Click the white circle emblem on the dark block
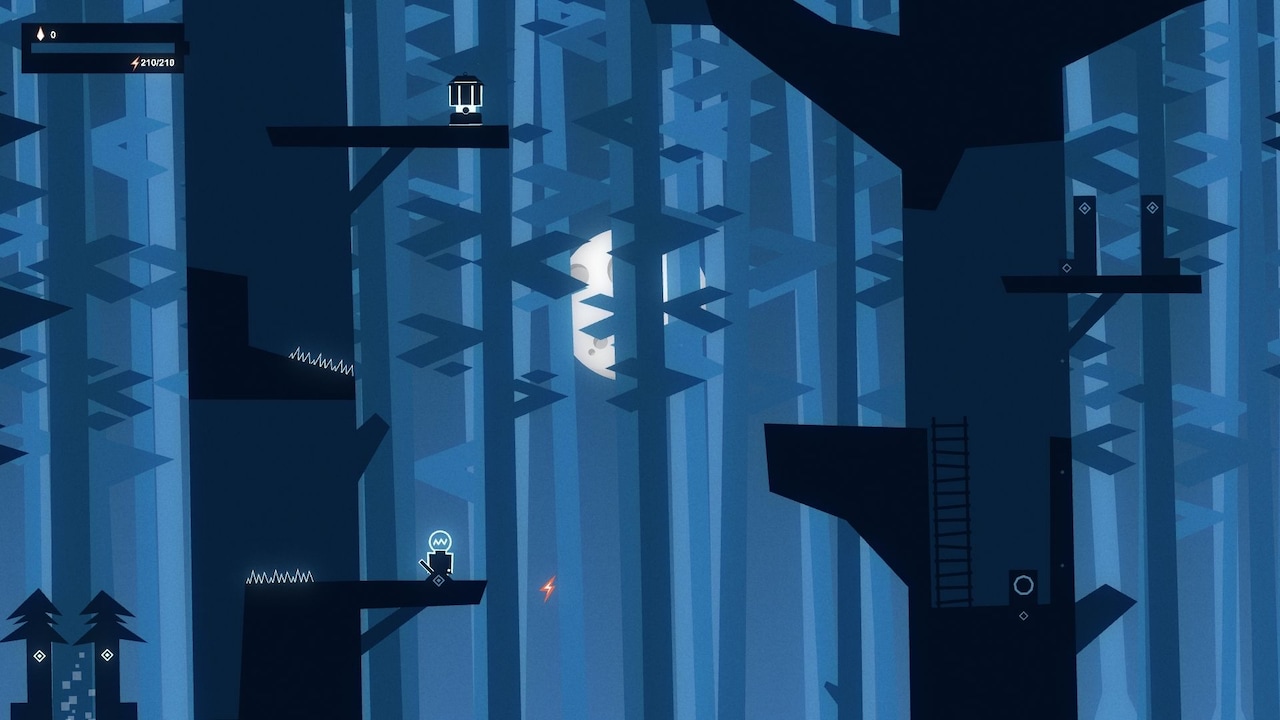Image resolution: width=1280 pixels, height=720 pixels. (1023, 586)
